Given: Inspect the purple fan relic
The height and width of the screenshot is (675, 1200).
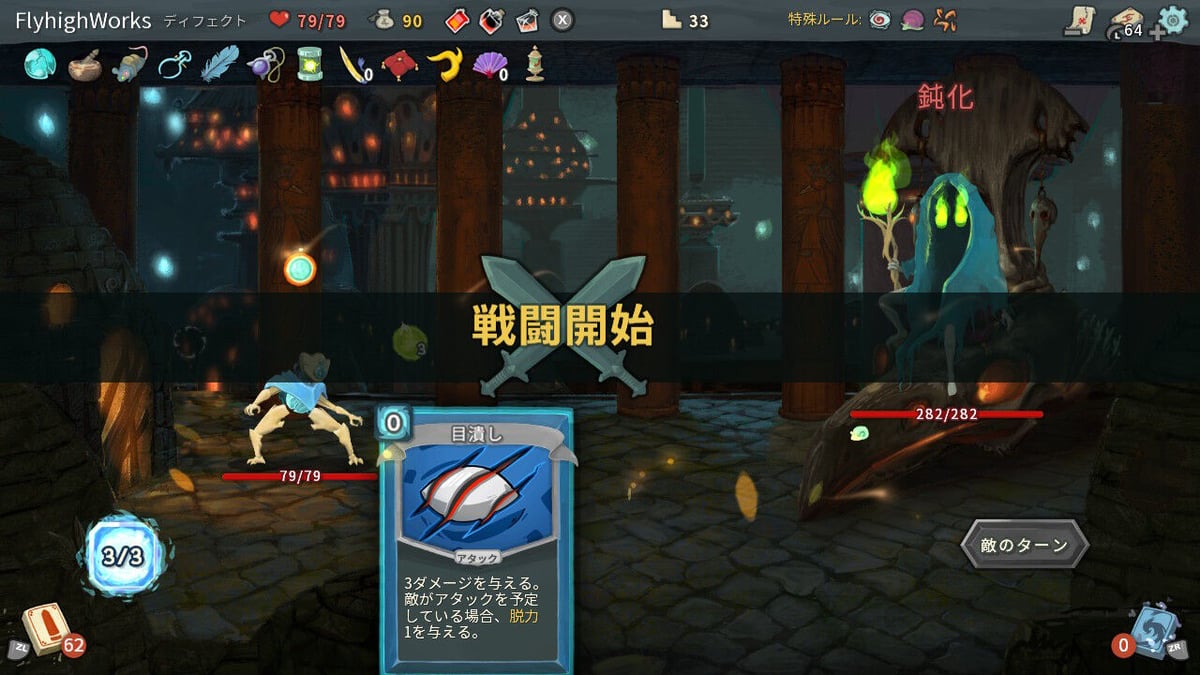Looking at the screenshot, I should click(x=489, y=65).
